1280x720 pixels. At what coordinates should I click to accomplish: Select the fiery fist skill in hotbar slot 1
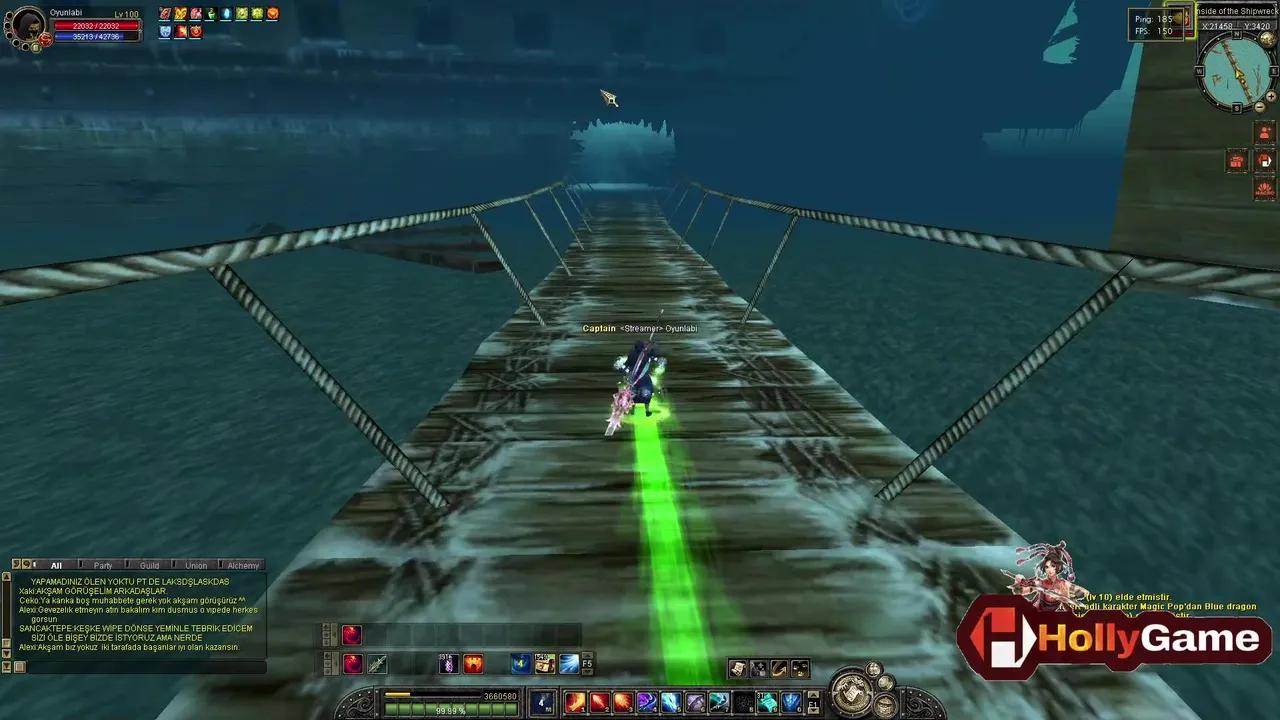(x=576, y=703)
